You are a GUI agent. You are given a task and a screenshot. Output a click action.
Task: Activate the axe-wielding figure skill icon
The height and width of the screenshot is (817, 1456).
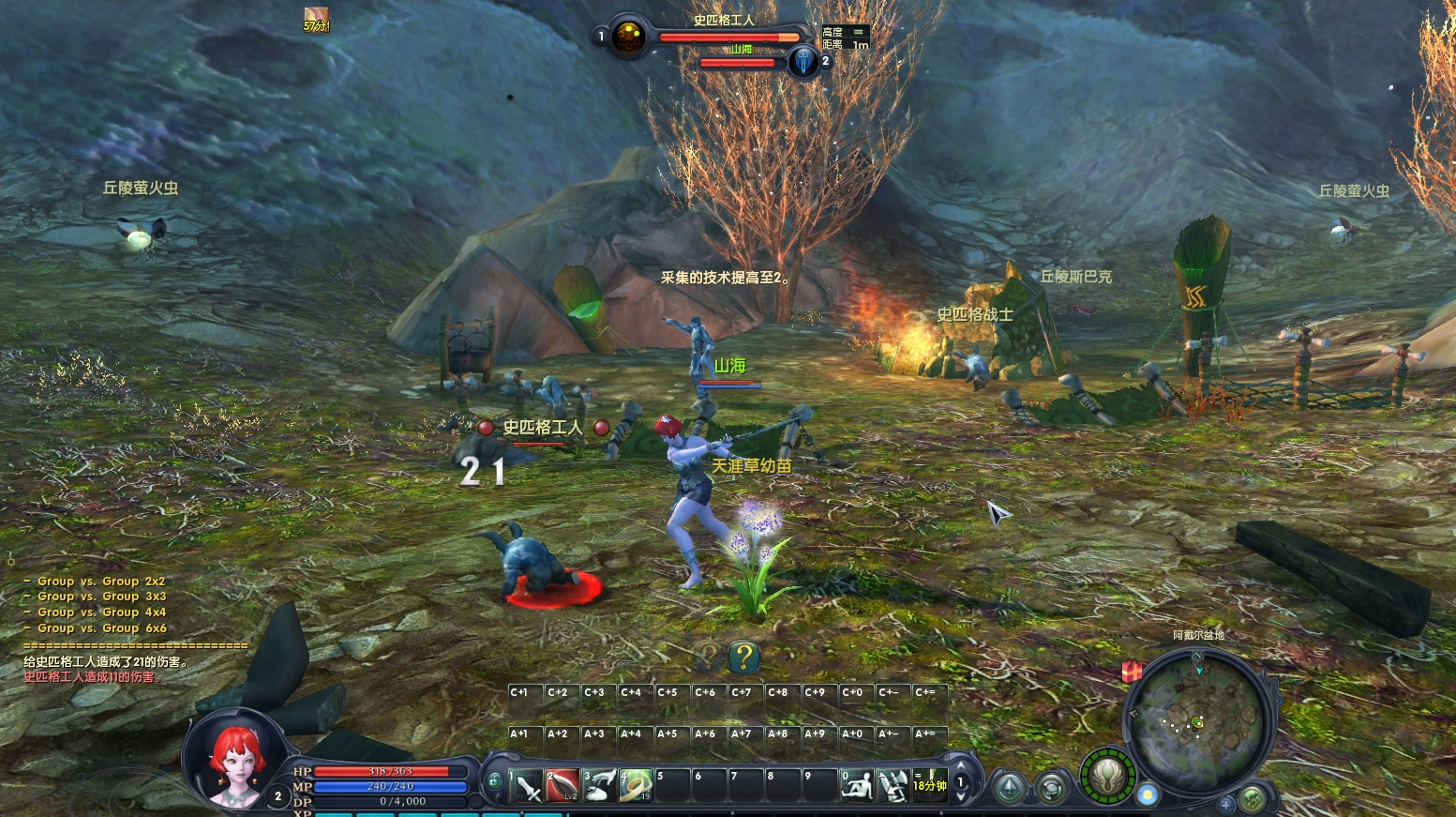pos(893,785)
